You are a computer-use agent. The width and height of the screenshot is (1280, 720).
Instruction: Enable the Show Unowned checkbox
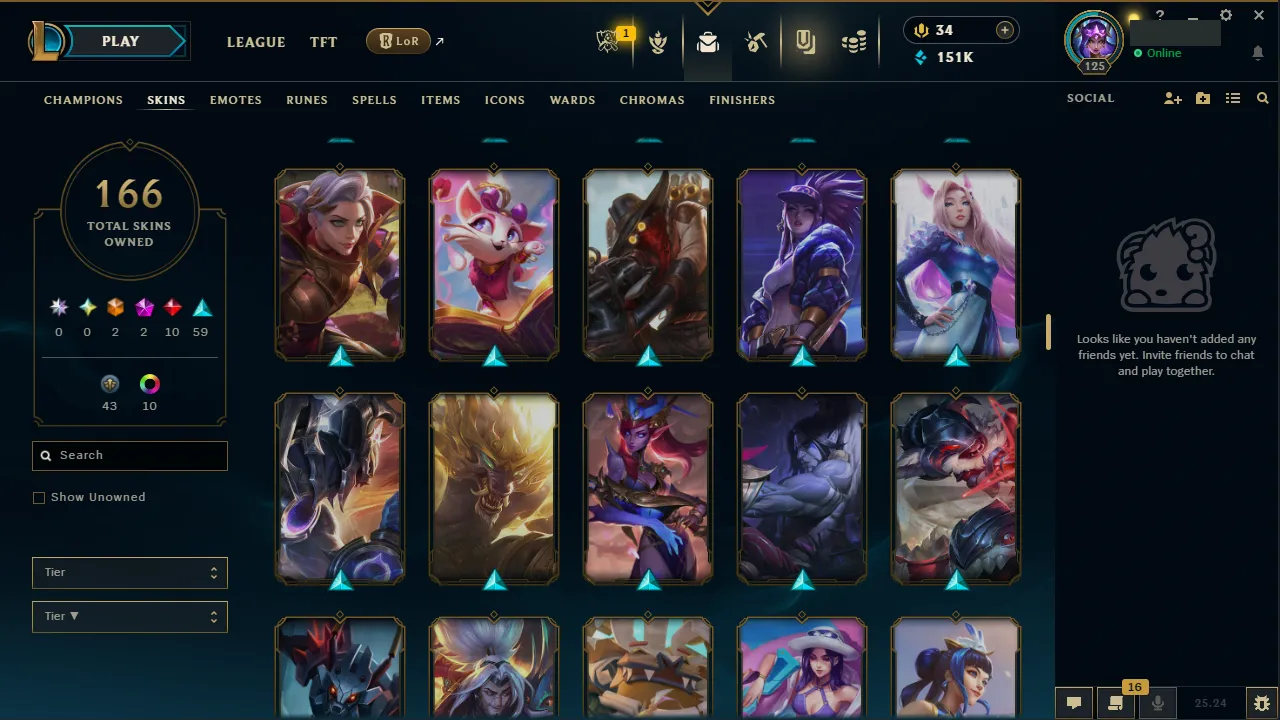click(x=39, y=497)
